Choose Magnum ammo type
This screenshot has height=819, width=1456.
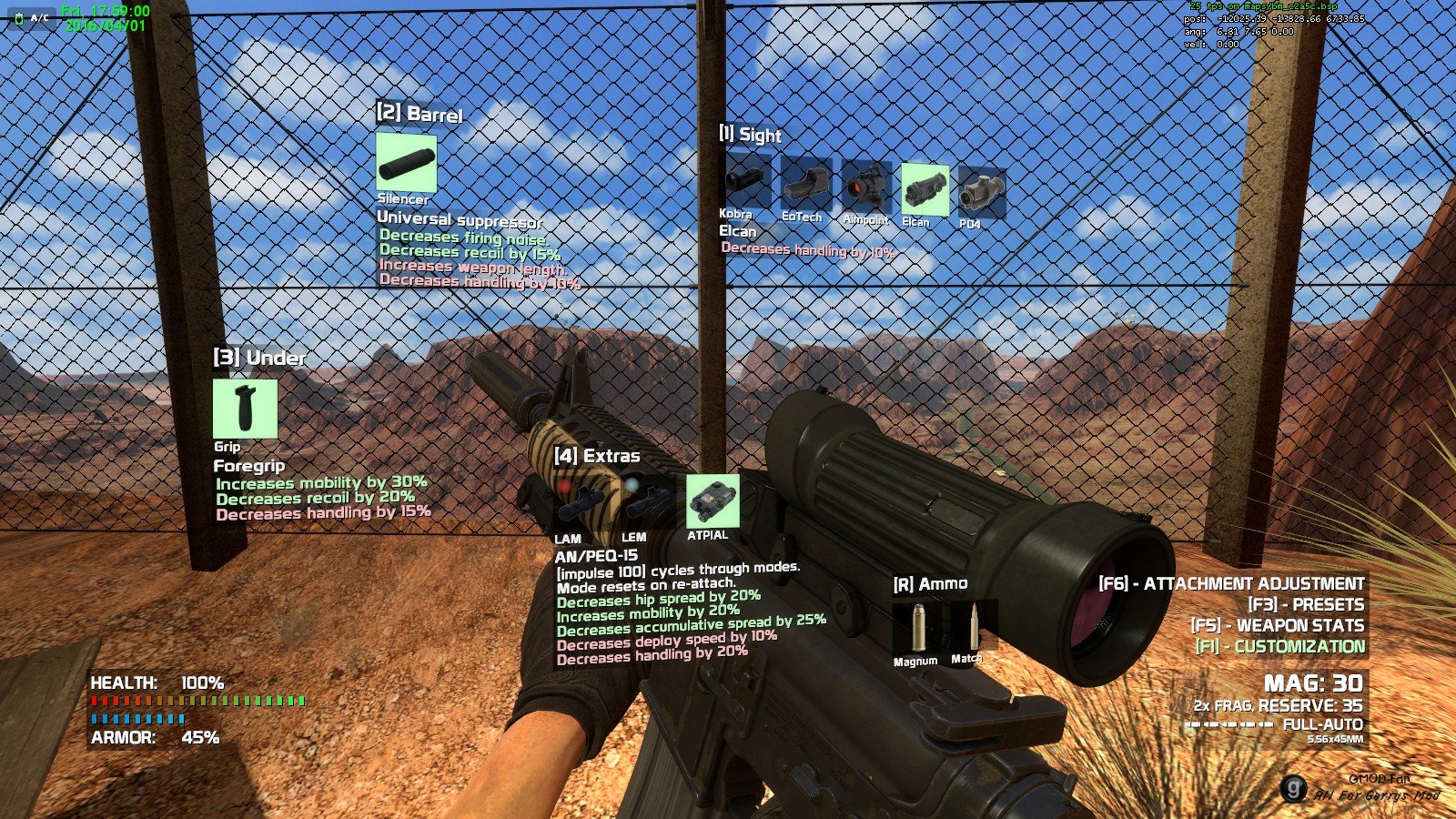[917, 627]
